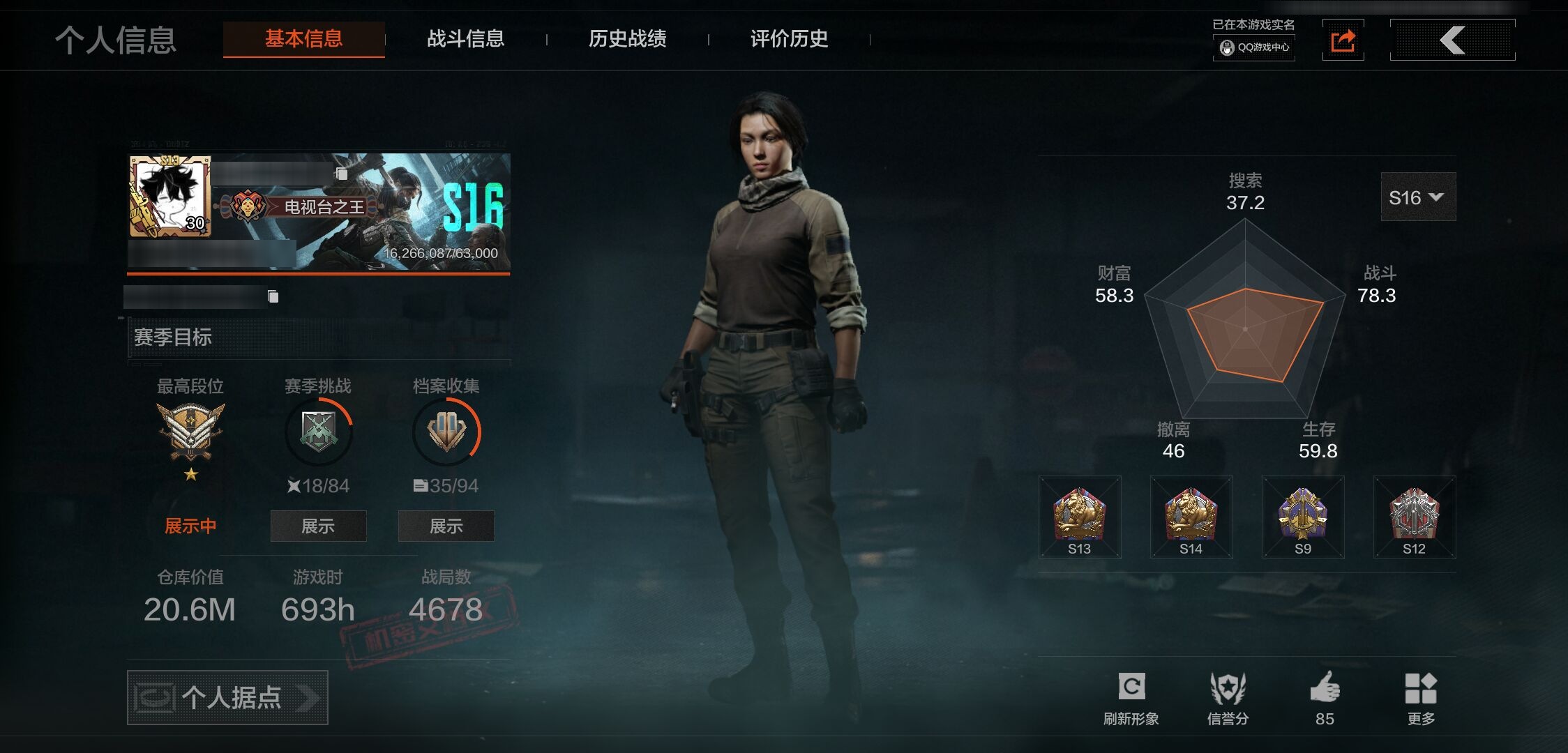Click the player avatar portrait
1568x753 pixels.
point(169,197)
